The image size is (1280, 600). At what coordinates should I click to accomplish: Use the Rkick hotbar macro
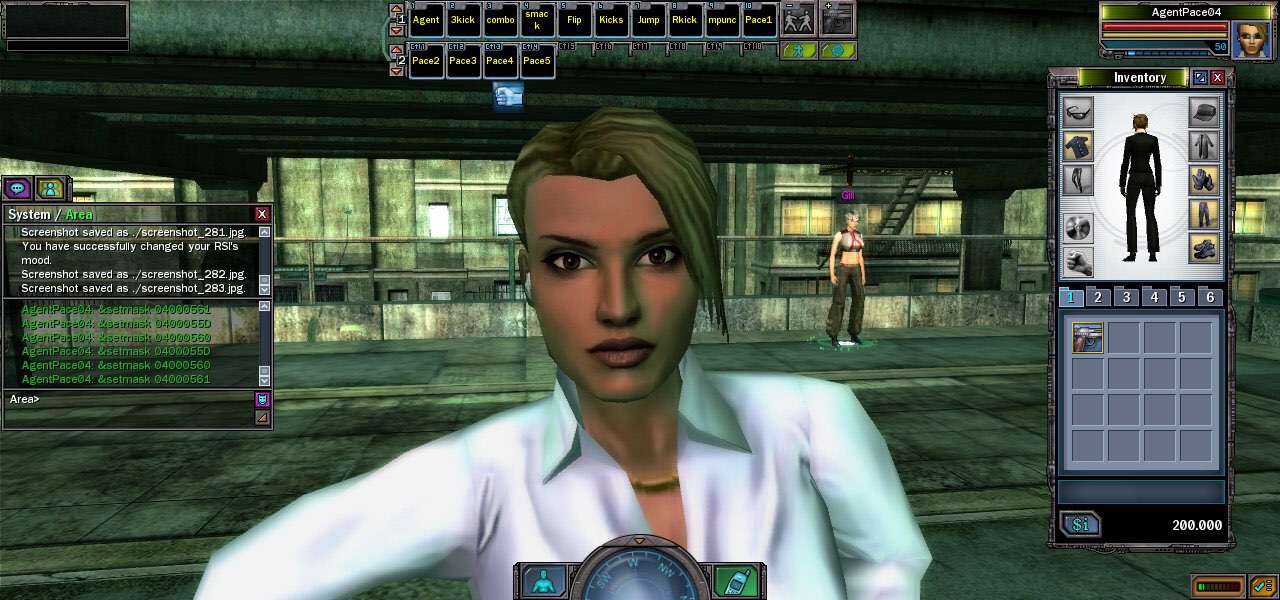[685, 20]
